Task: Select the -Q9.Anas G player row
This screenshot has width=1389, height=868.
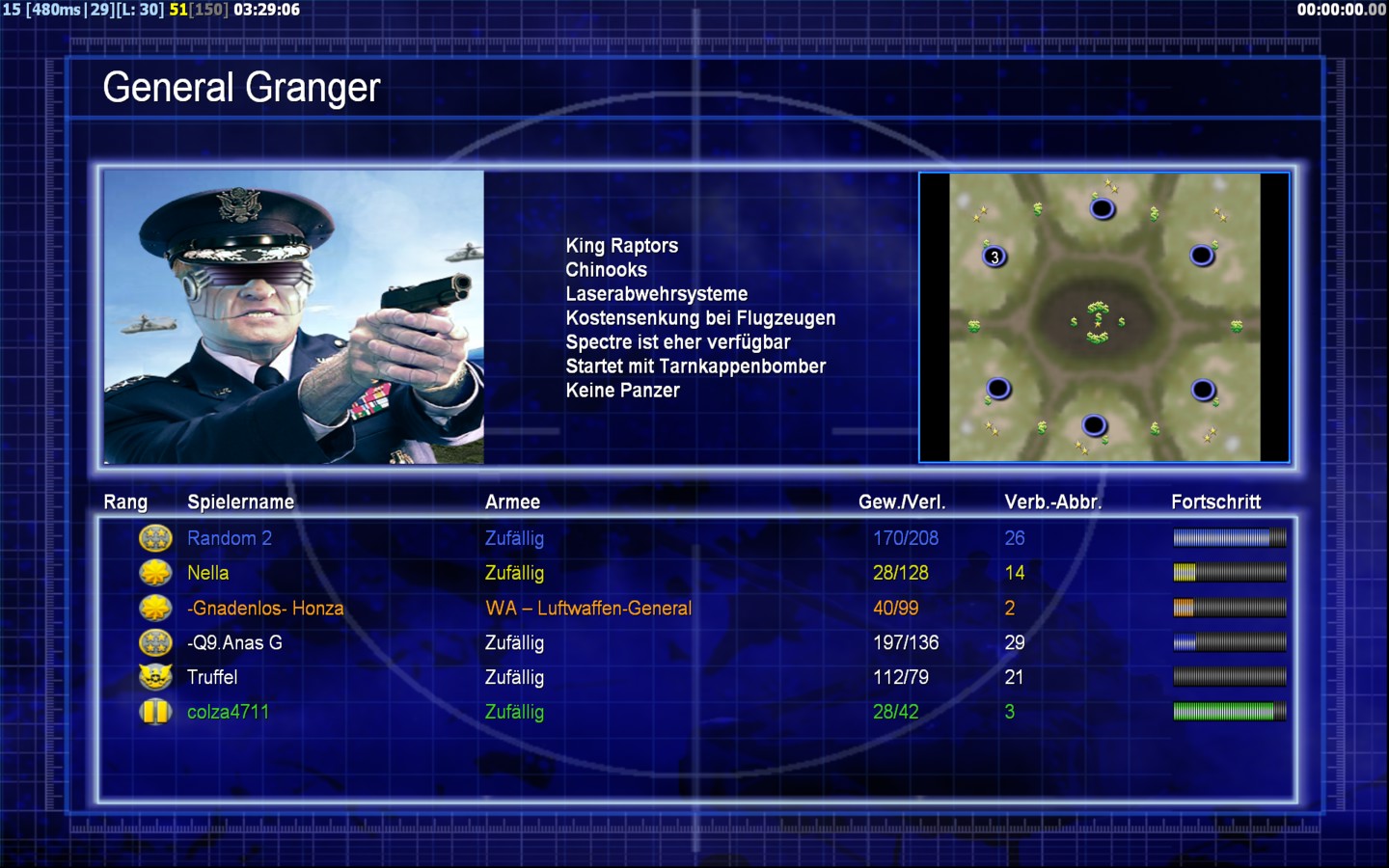Action: pyautogui.click(x=234, y=642)
